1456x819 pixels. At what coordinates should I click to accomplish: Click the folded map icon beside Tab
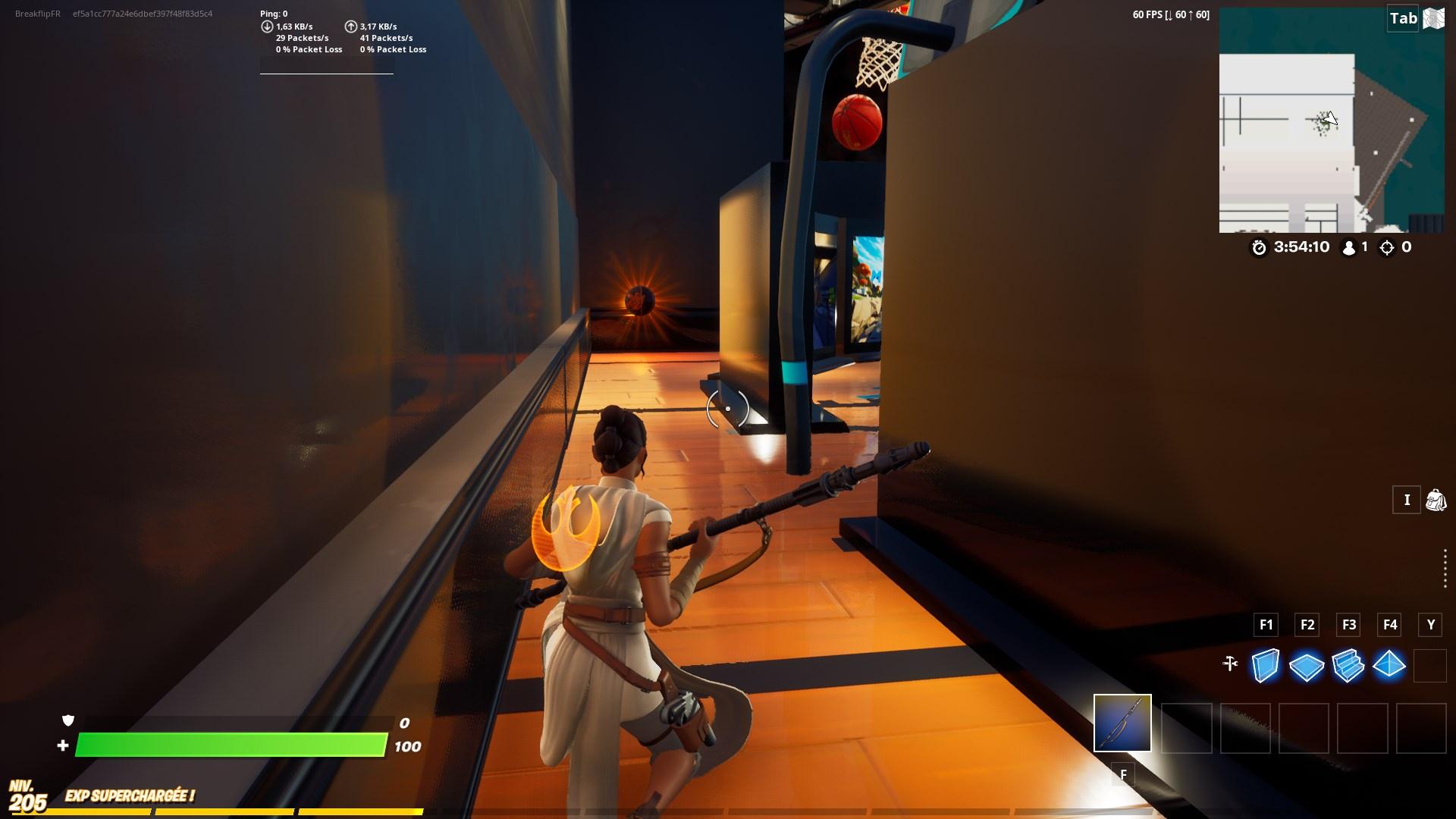[1435, 17]
